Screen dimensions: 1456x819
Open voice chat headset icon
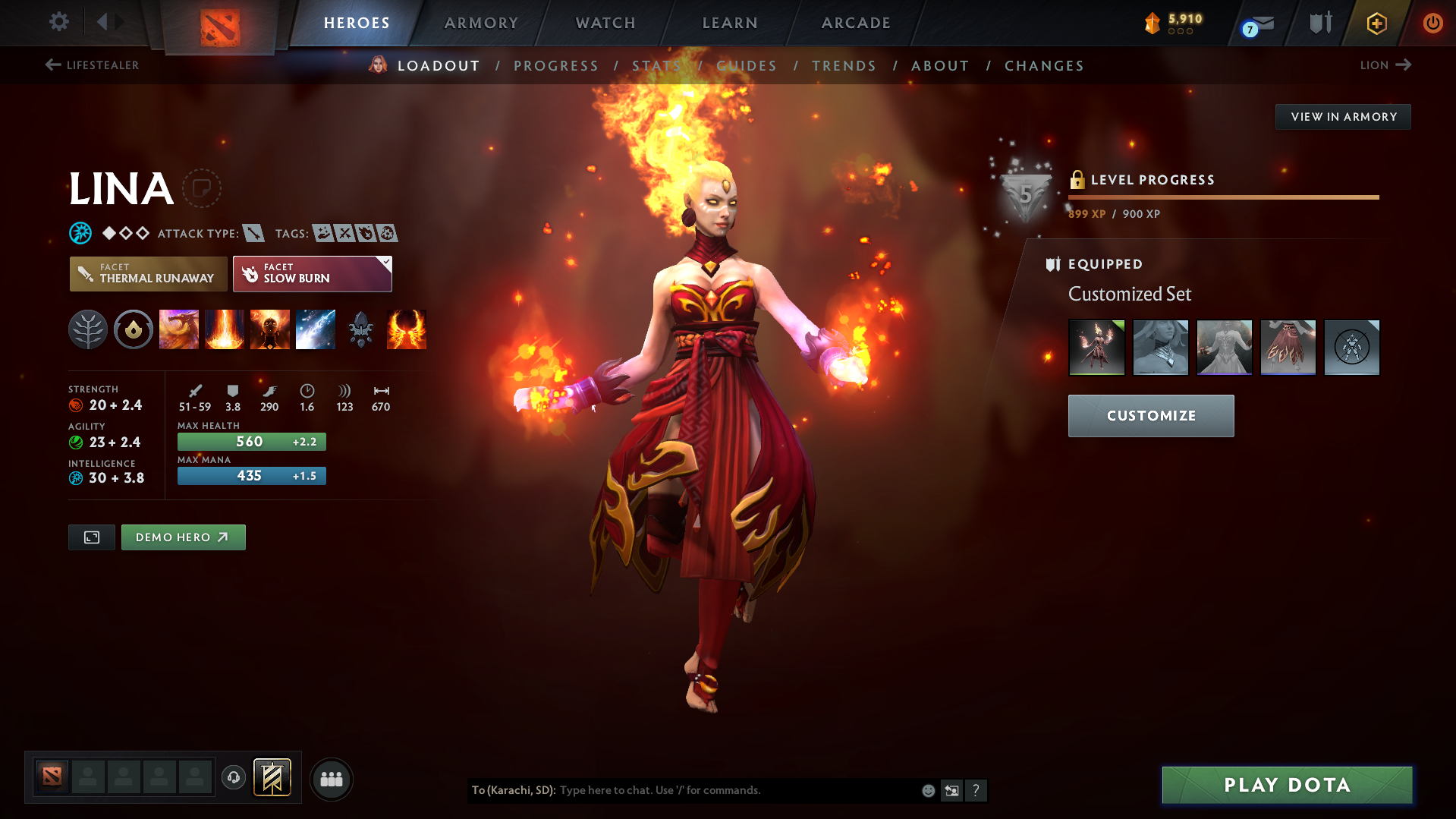234,778
